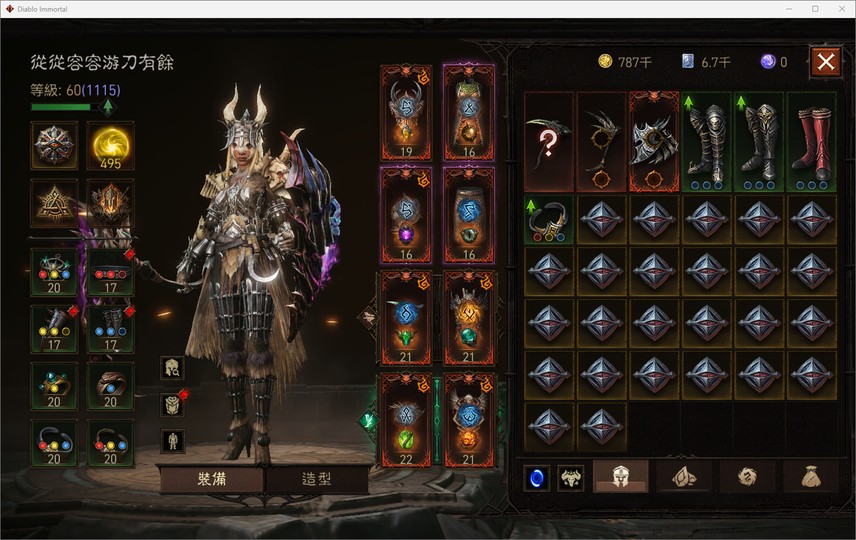Select the dark leg armor with green arrow
The height and width of the screenshot is (540, 856).
(x=706, y=141)
